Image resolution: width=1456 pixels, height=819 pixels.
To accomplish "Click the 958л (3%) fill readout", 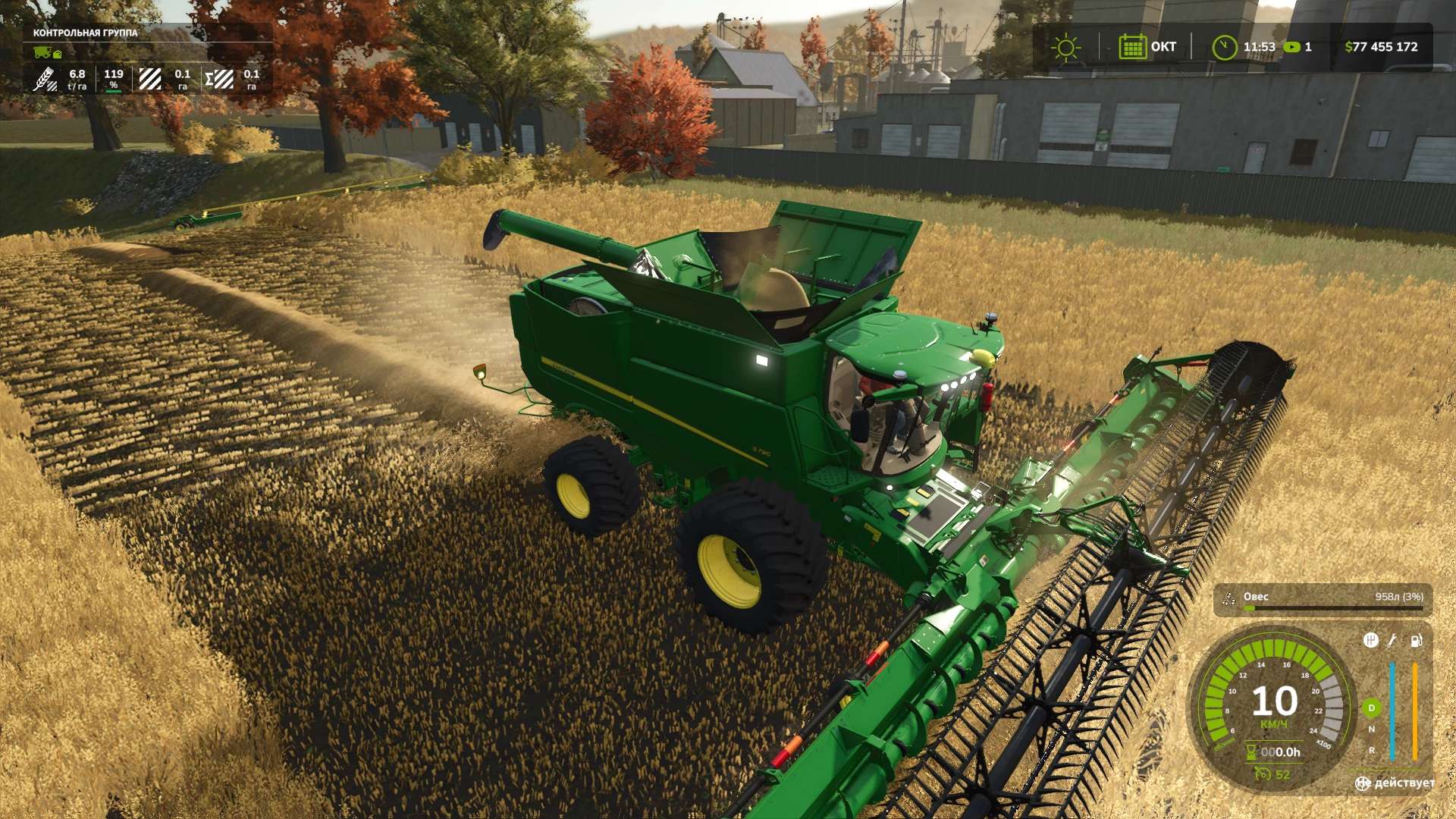I will 1398,596.
